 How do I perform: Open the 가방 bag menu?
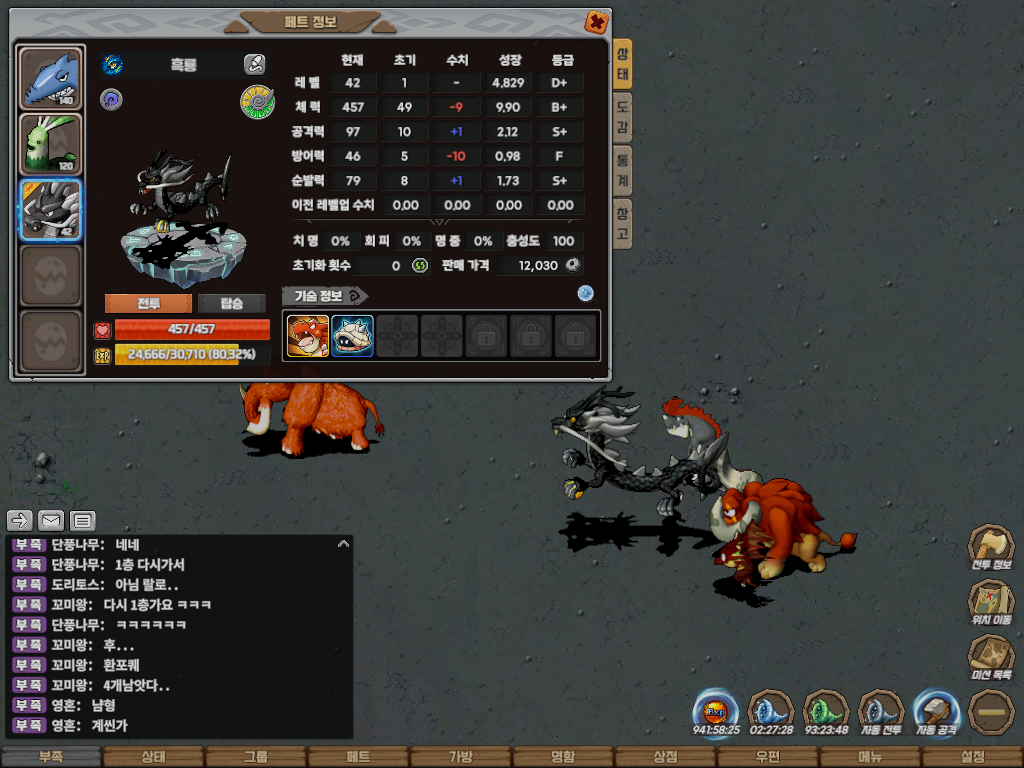point(460,757)
